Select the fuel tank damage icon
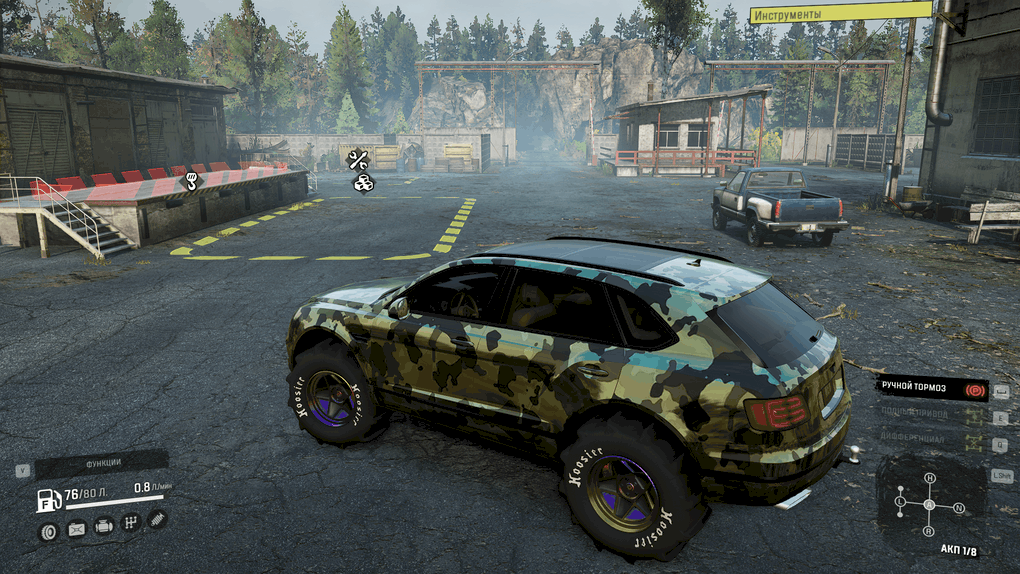This screenshot has width=1020, height=574. 76,529
